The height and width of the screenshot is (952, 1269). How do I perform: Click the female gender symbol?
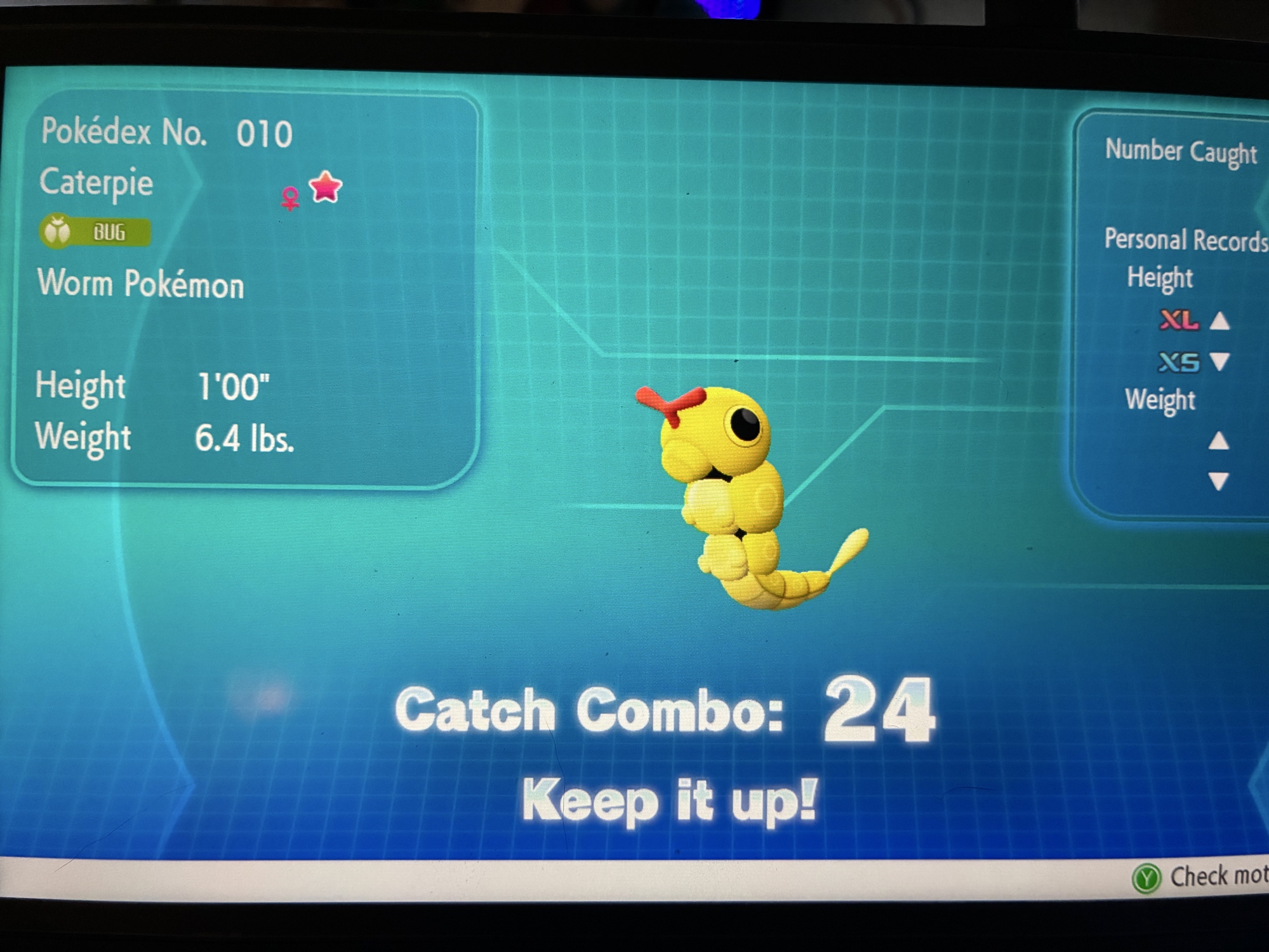(291, 198)
